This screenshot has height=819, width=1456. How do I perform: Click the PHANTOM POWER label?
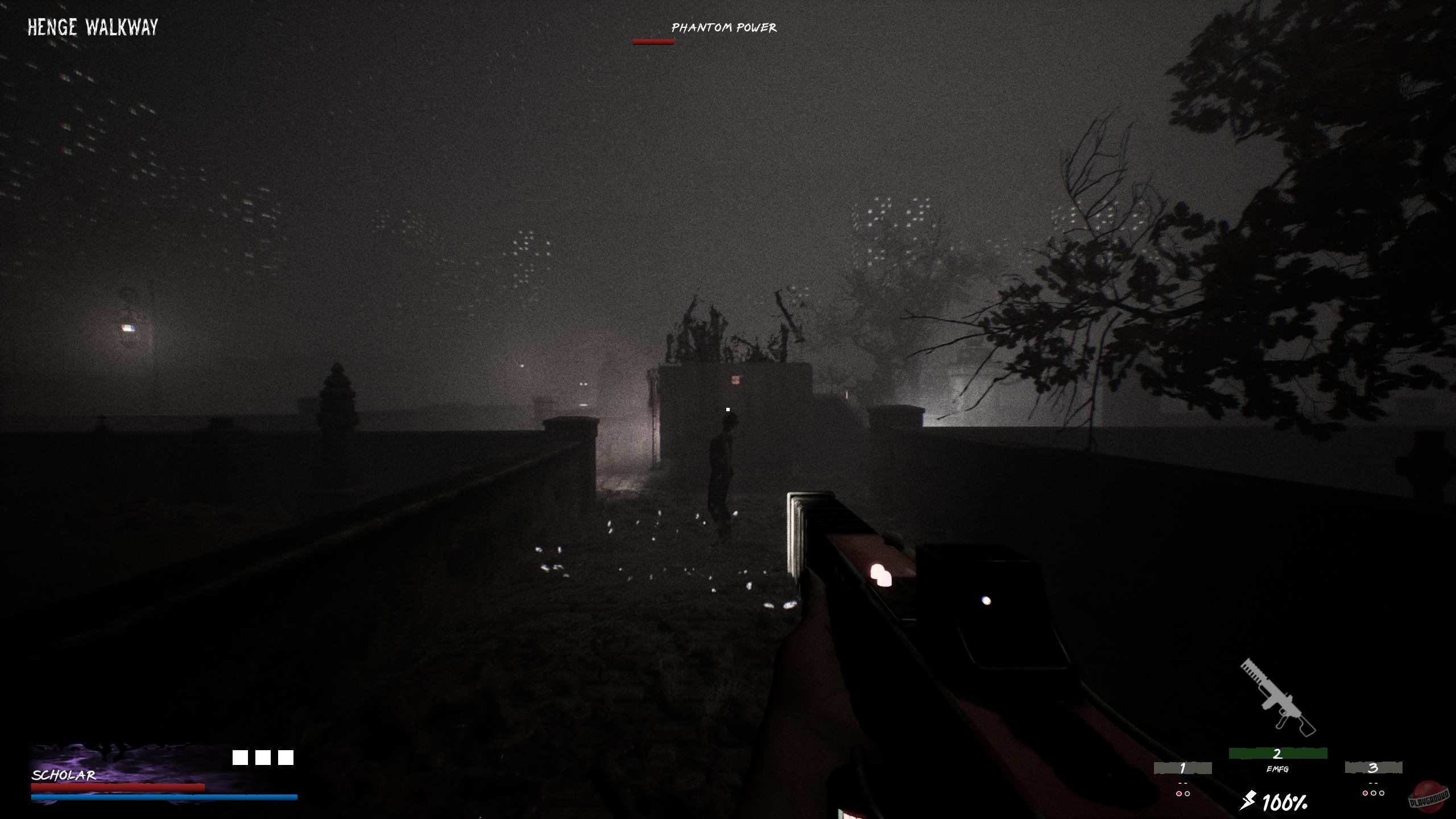(723, 27)
